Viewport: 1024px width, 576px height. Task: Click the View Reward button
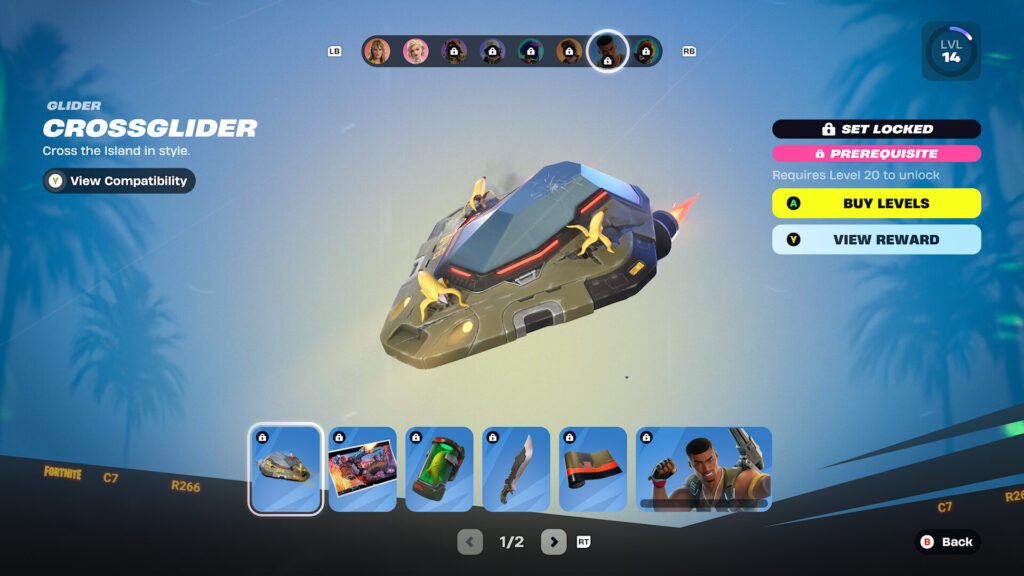(876, 240)
